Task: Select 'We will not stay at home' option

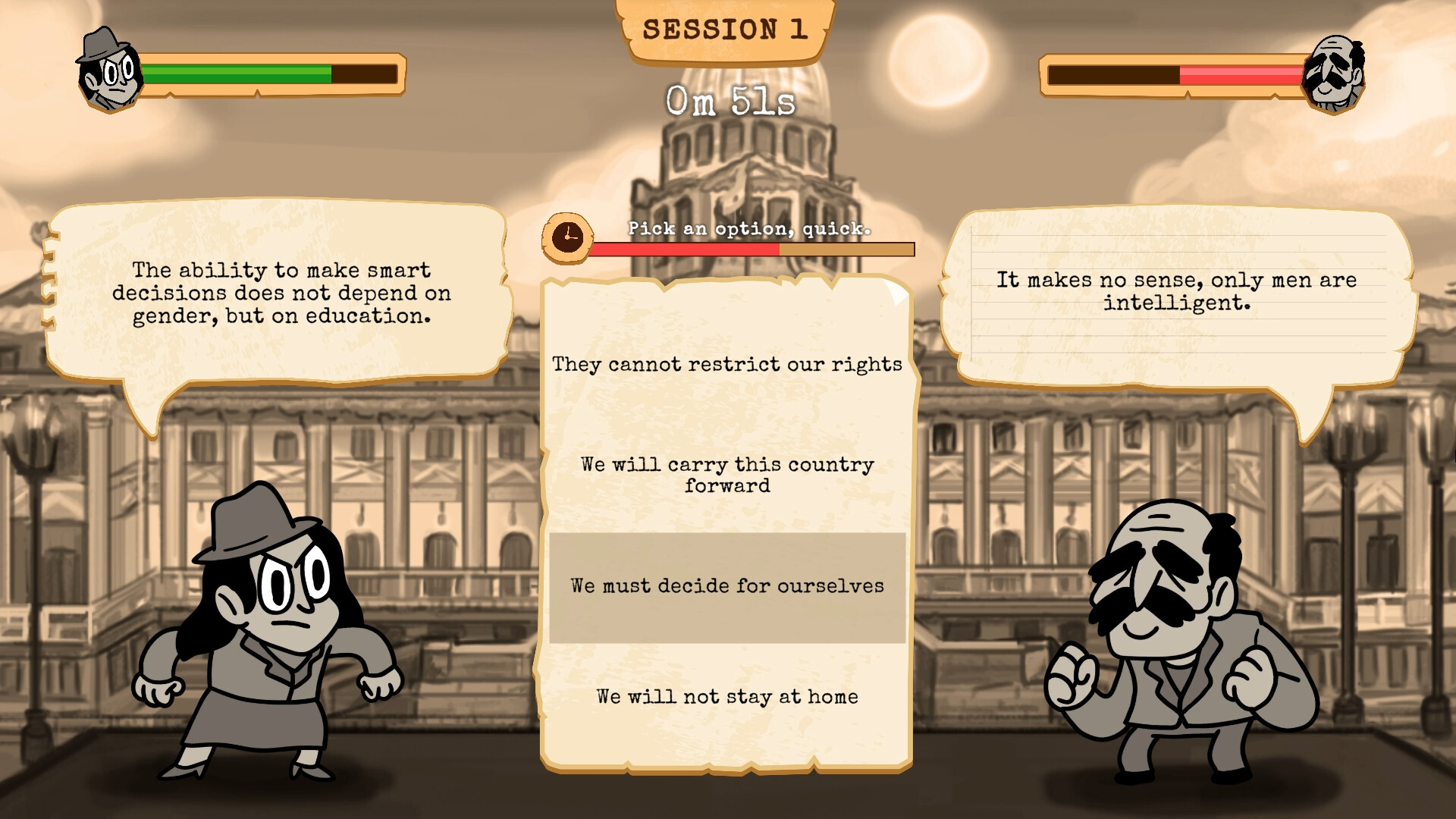Action: pyautogui.click(x=726, y=695)
